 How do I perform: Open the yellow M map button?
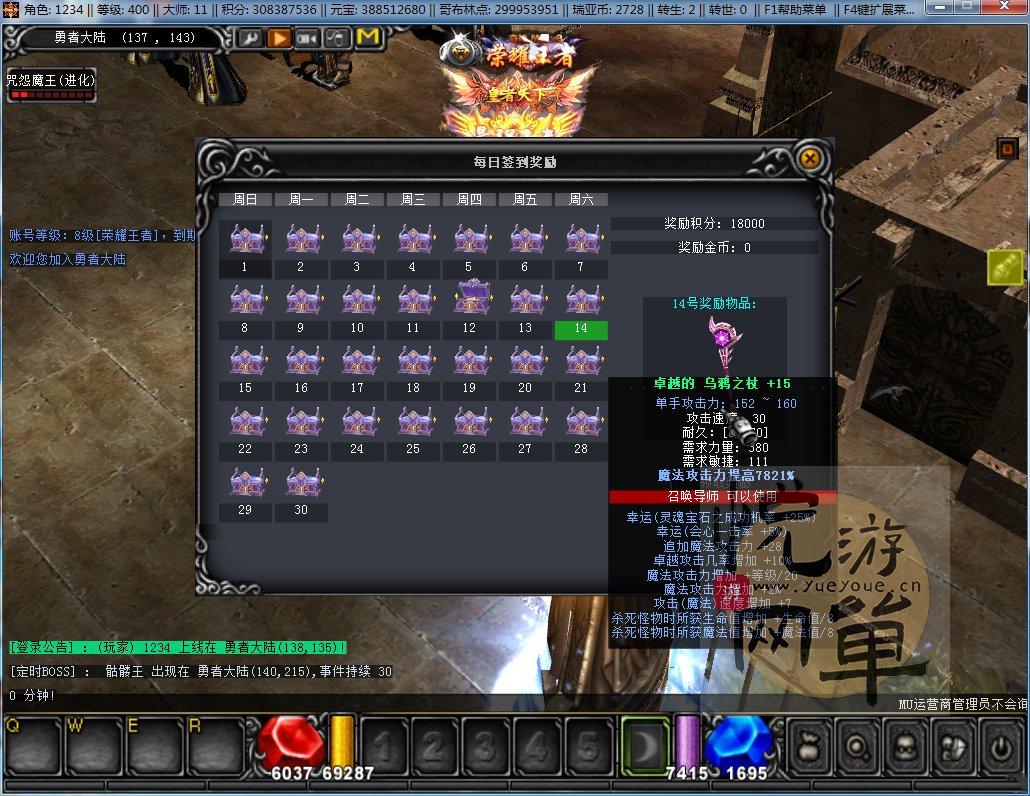coord(368,38)
